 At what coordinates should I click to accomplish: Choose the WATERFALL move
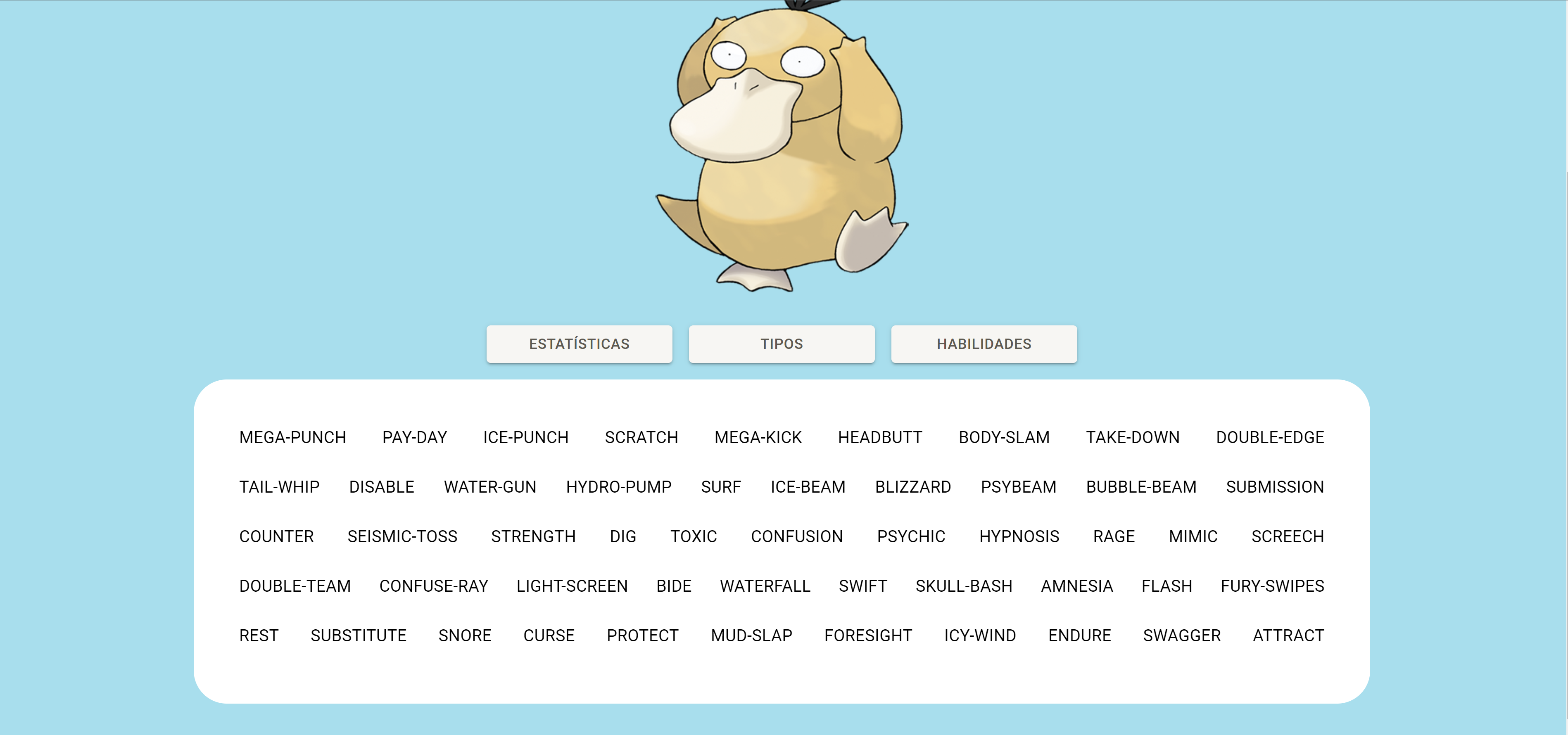point(765,586)
